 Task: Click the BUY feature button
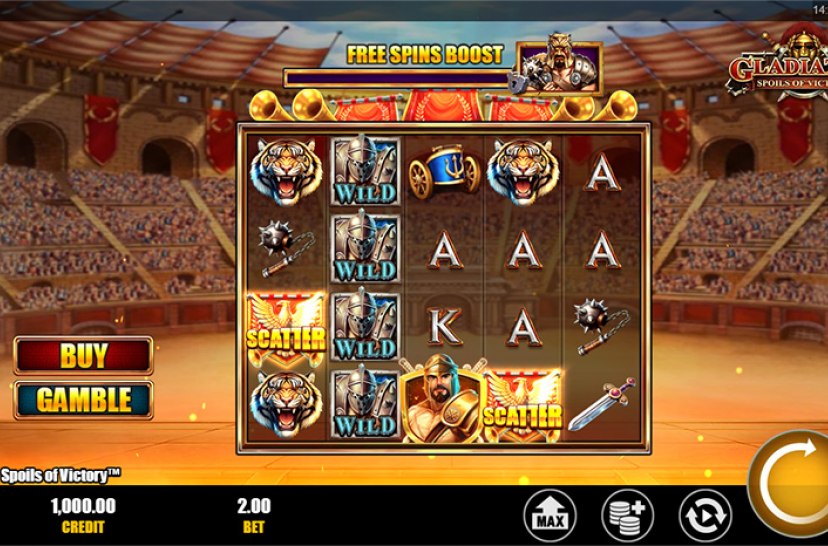click(x=84, y=355)
